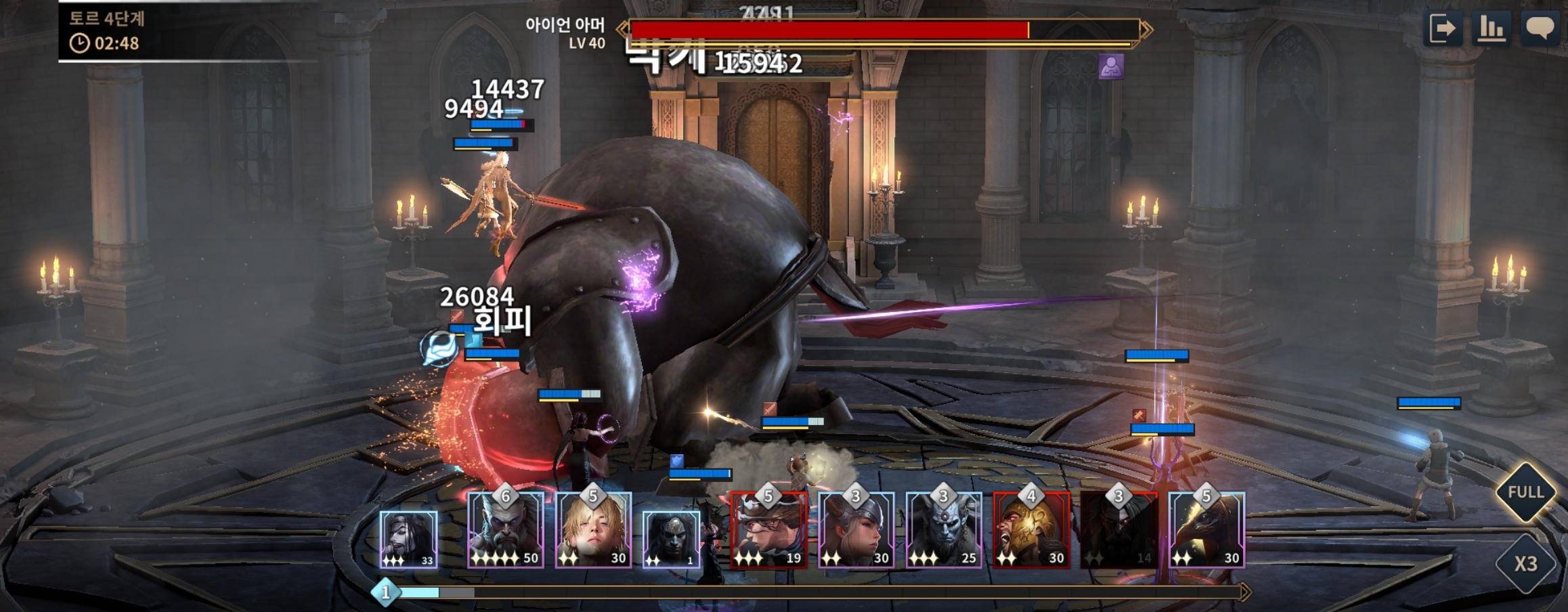Open the bar-chart battle statistics
The width and height of the screenshot is (1568, 612).
pos(1491,29)
